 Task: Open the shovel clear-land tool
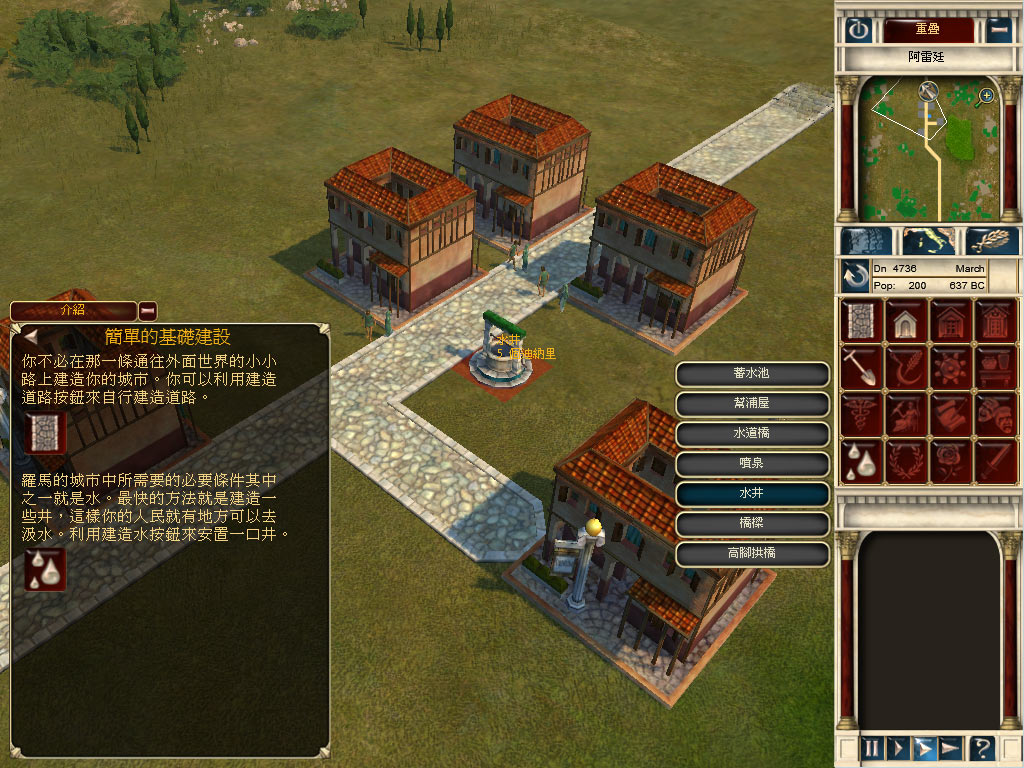(x=861, y=366)
